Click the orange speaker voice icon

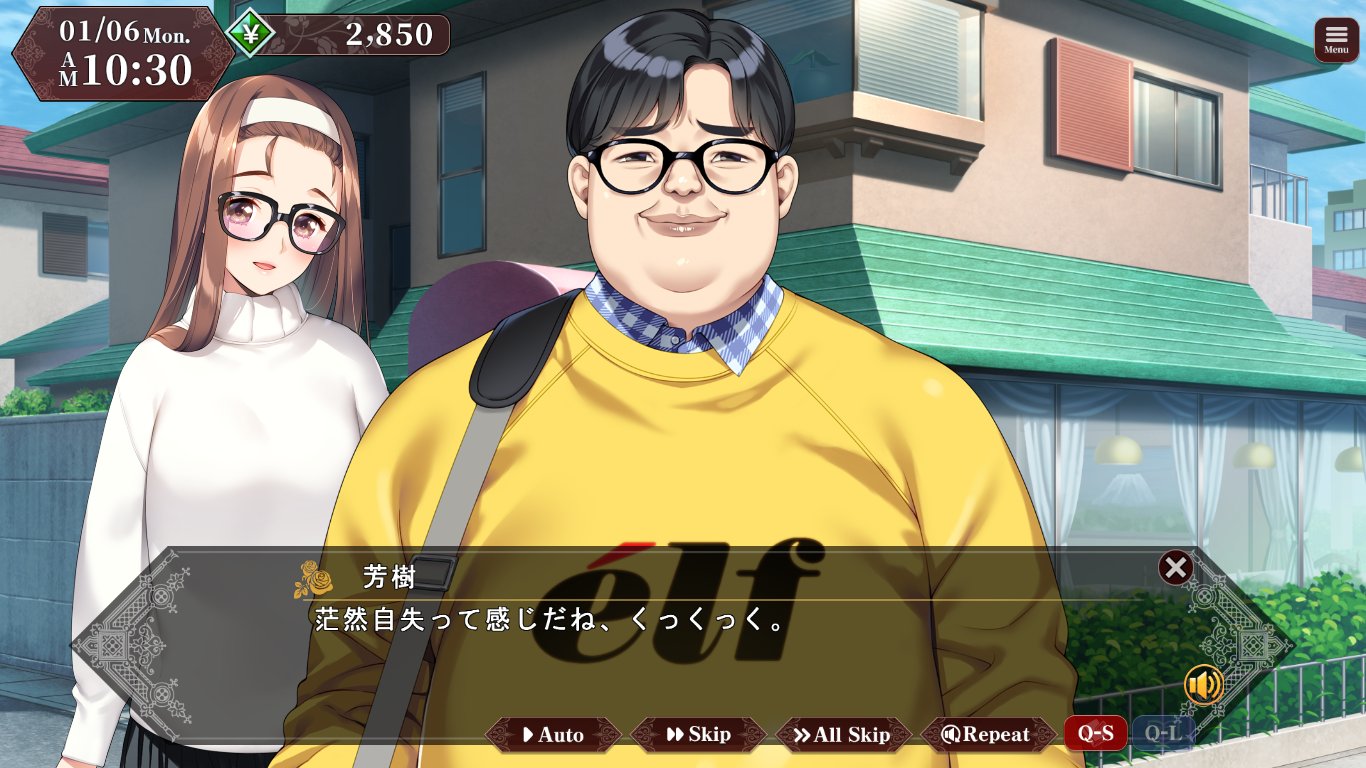pyautogui.click(x=1204, y=685)
